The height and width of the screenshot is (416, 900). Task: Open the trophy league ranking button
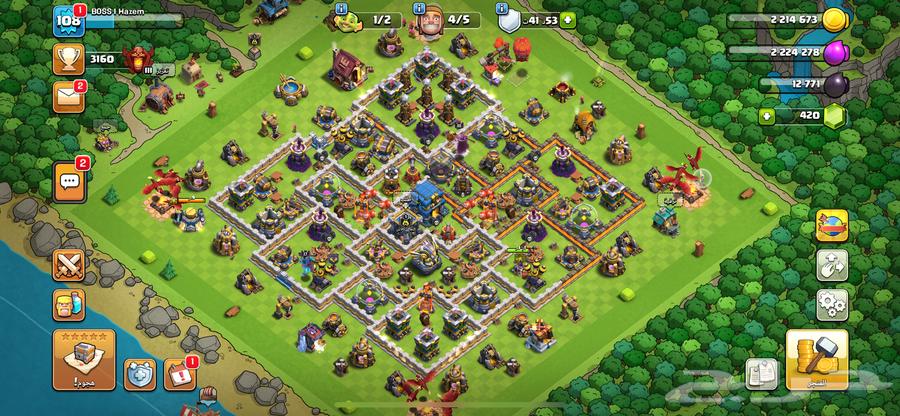tap(69, 59)
